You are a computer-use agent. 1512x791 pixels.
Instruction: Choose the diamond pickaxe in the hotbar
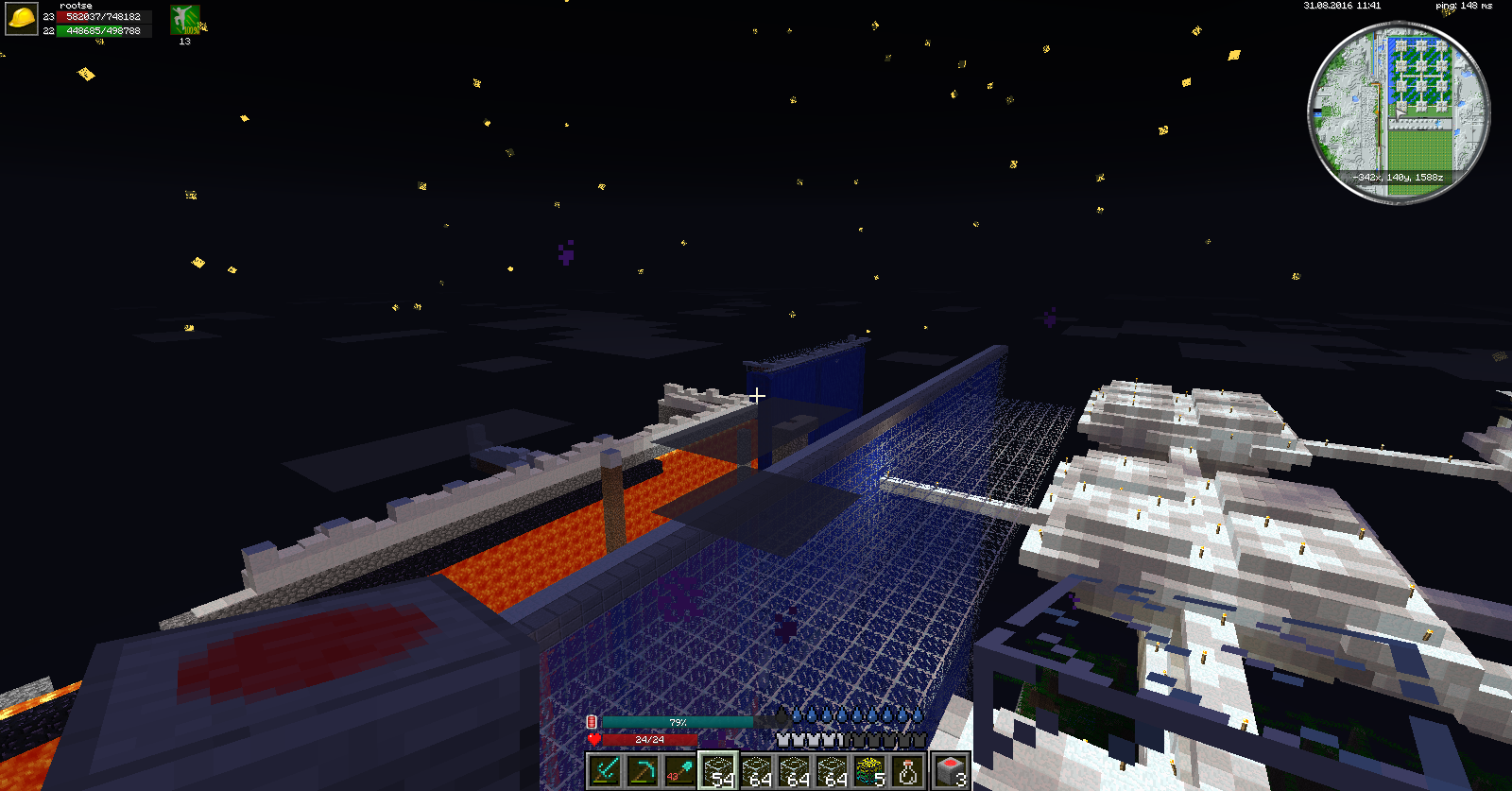click(x=643, y=771)
